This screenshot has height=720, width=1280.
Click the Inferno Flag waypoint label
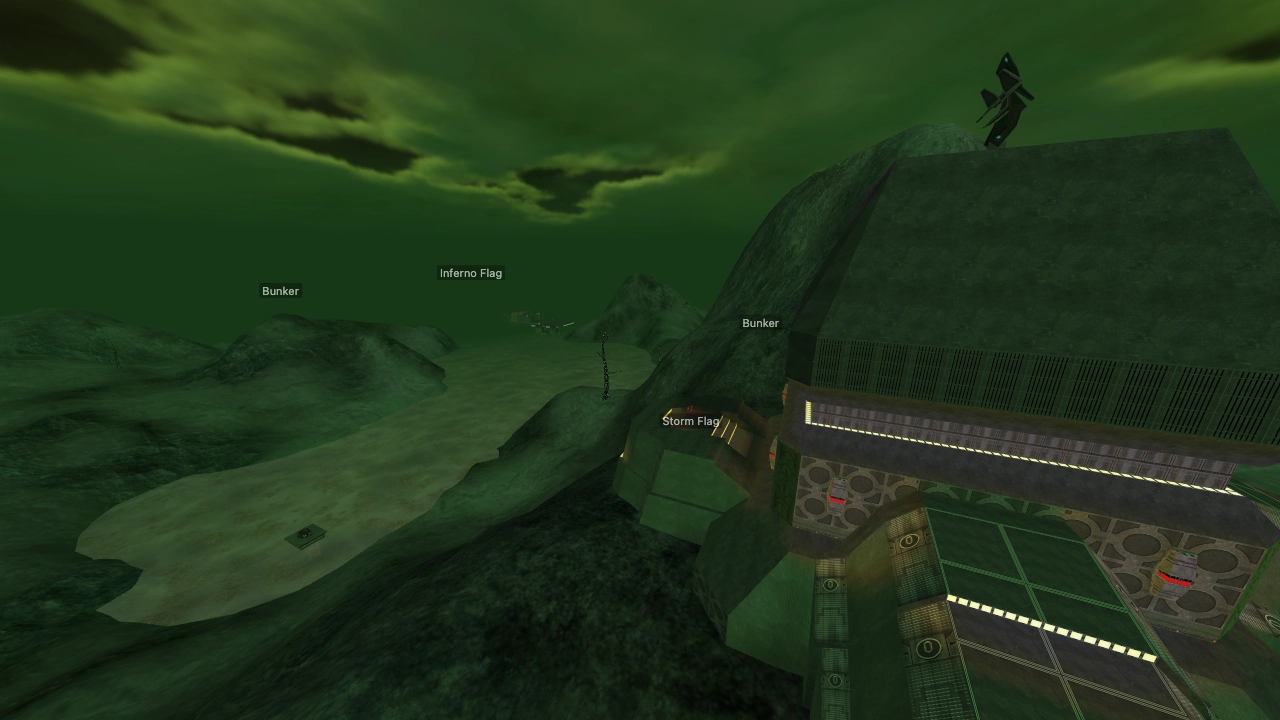point(472,272)
